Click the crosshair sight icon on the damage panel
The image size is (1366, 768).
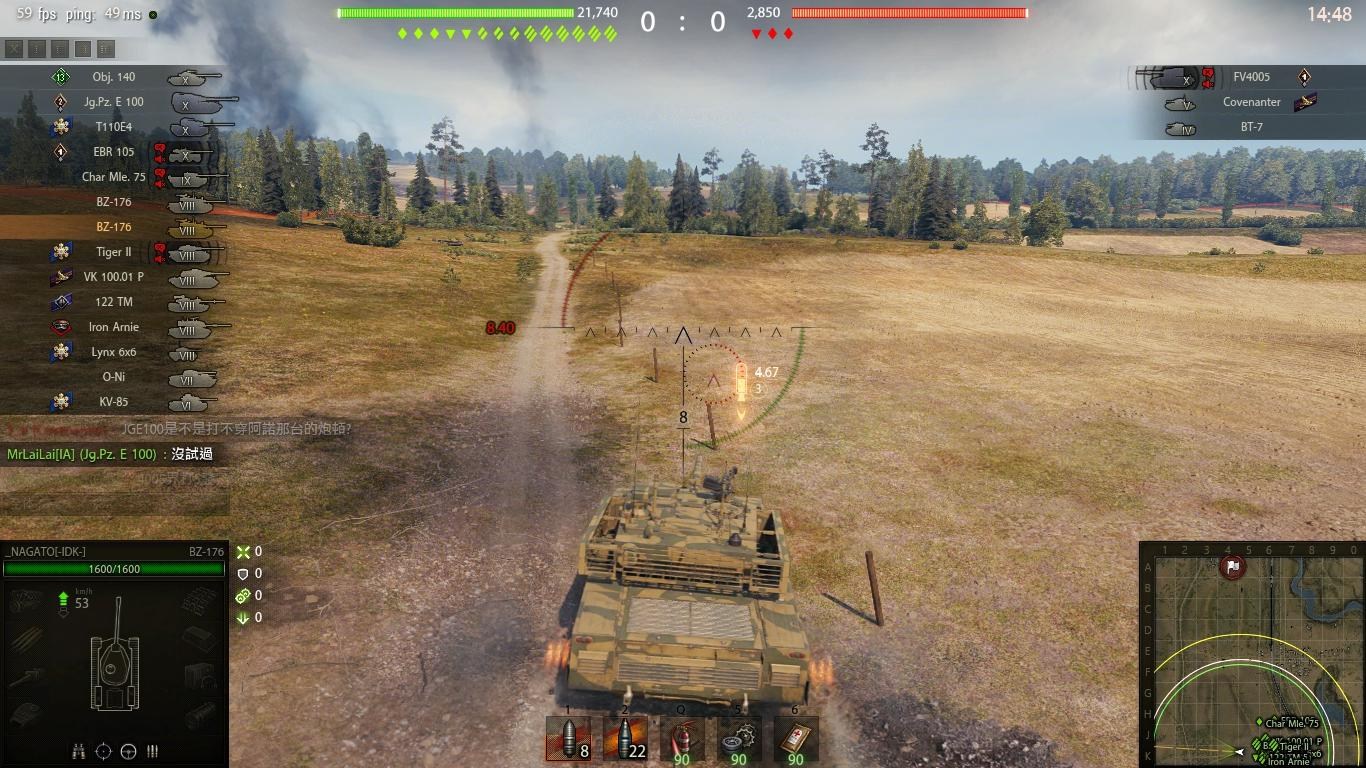click(x=103, y=750)
